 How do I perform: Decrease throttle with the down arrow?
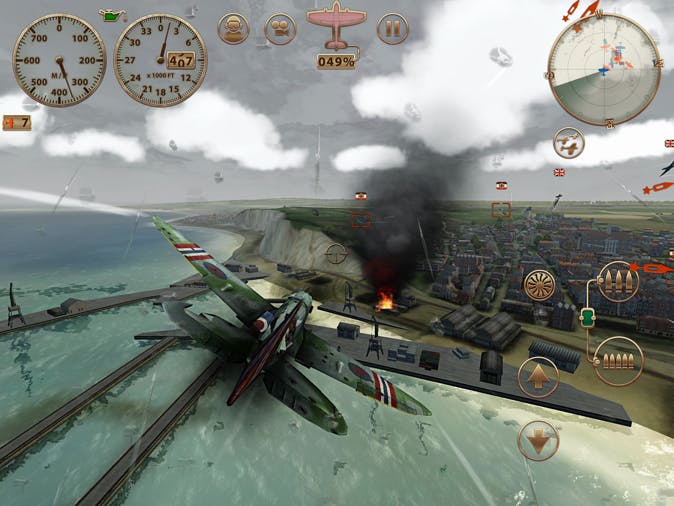pos(538,440)
